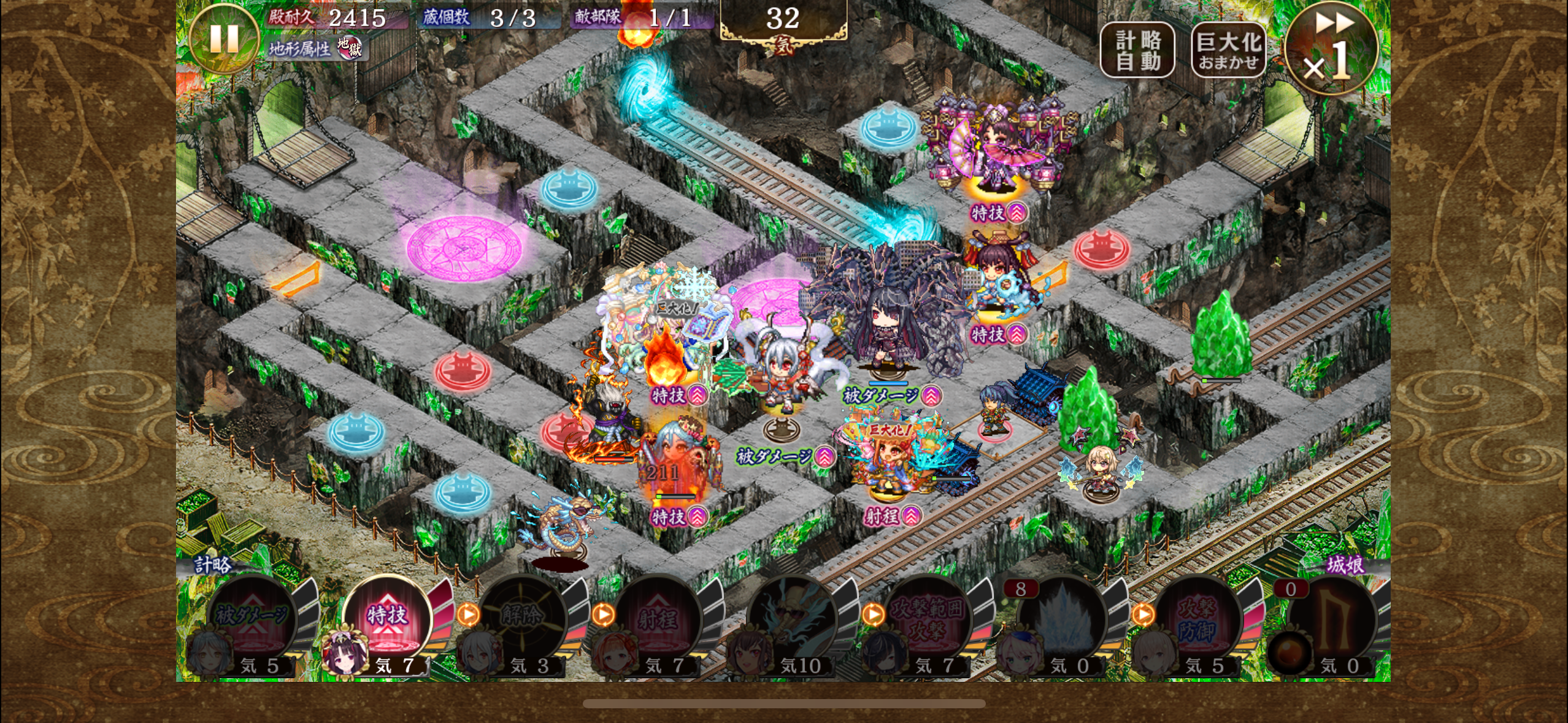Use the 被ダメージ stratagem costing 5 気
Screen dimensions: 1568x723
[252, 619]
